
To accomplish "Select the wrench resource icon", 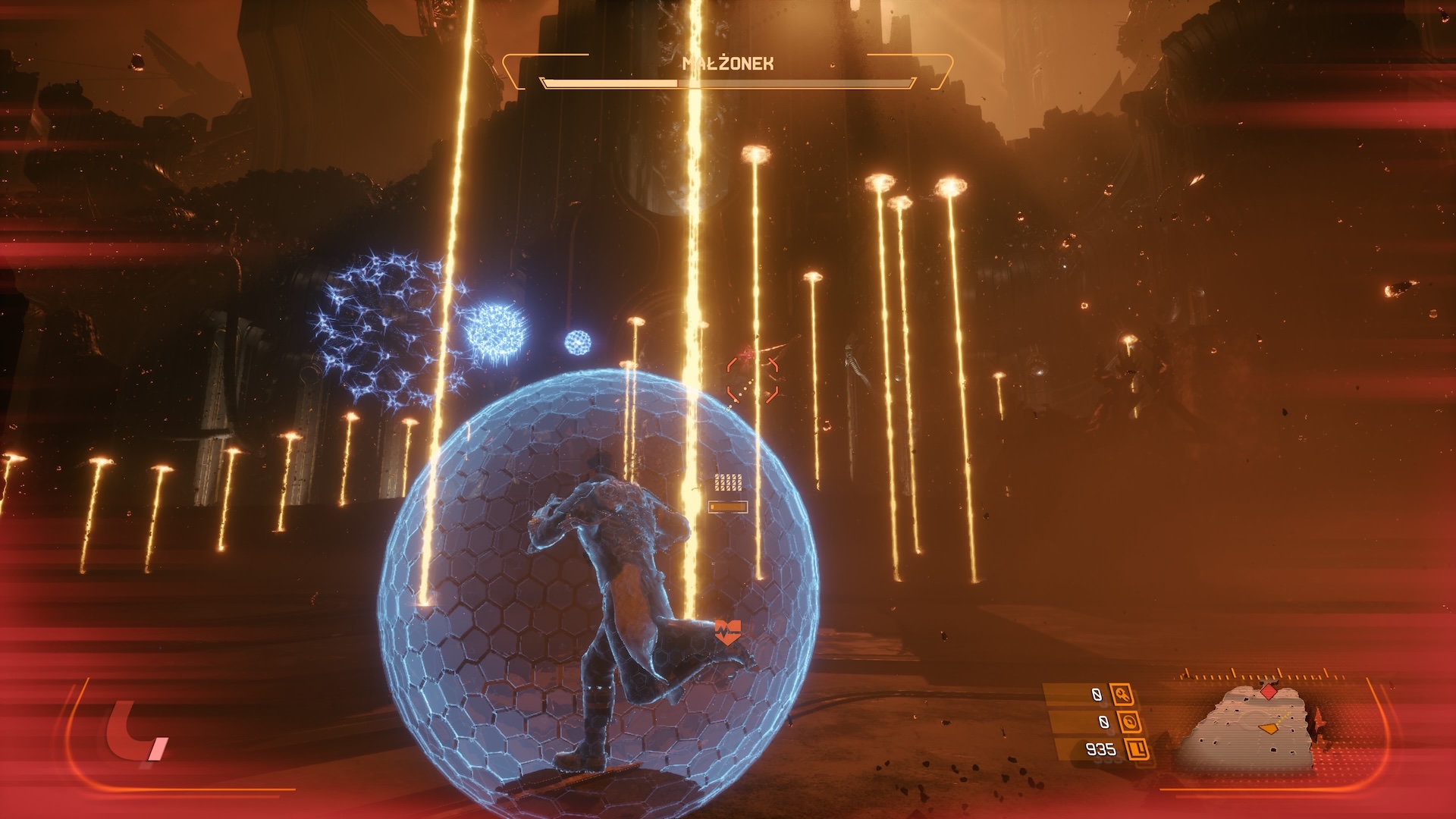I will click(1122, 694).
